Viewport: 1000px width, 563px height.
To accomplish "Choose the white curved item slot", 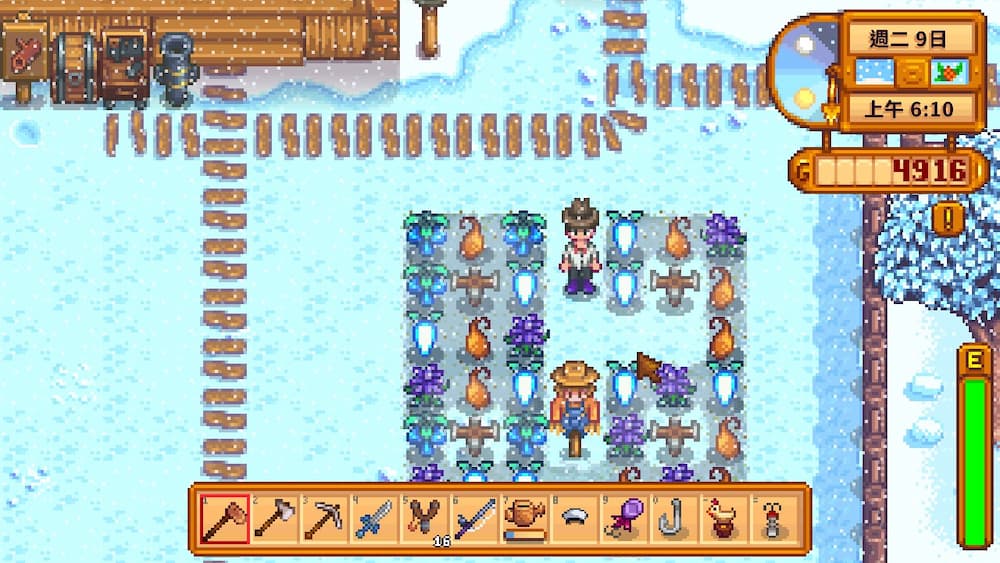I will point(575,519).
